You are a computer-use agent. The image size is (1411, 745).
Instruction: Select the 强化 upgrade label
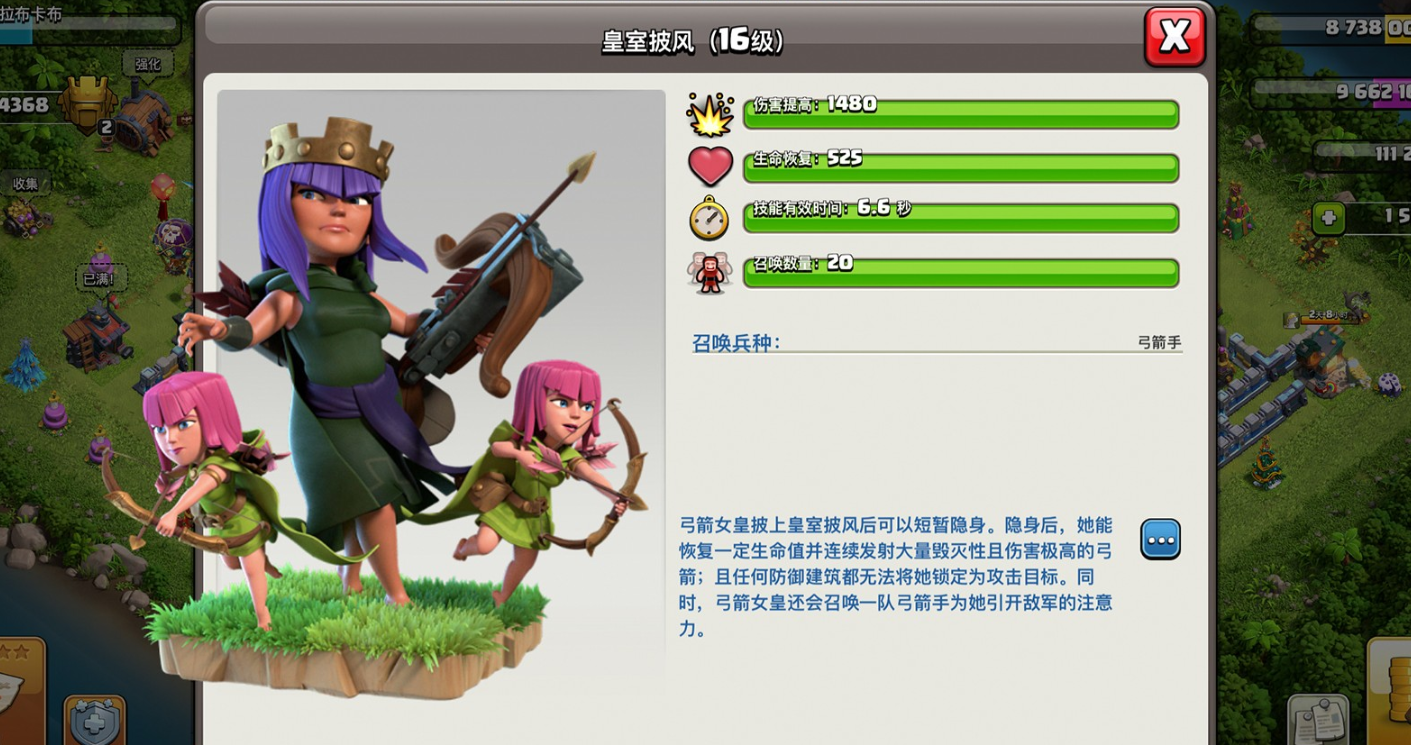[x=146, y=62]
